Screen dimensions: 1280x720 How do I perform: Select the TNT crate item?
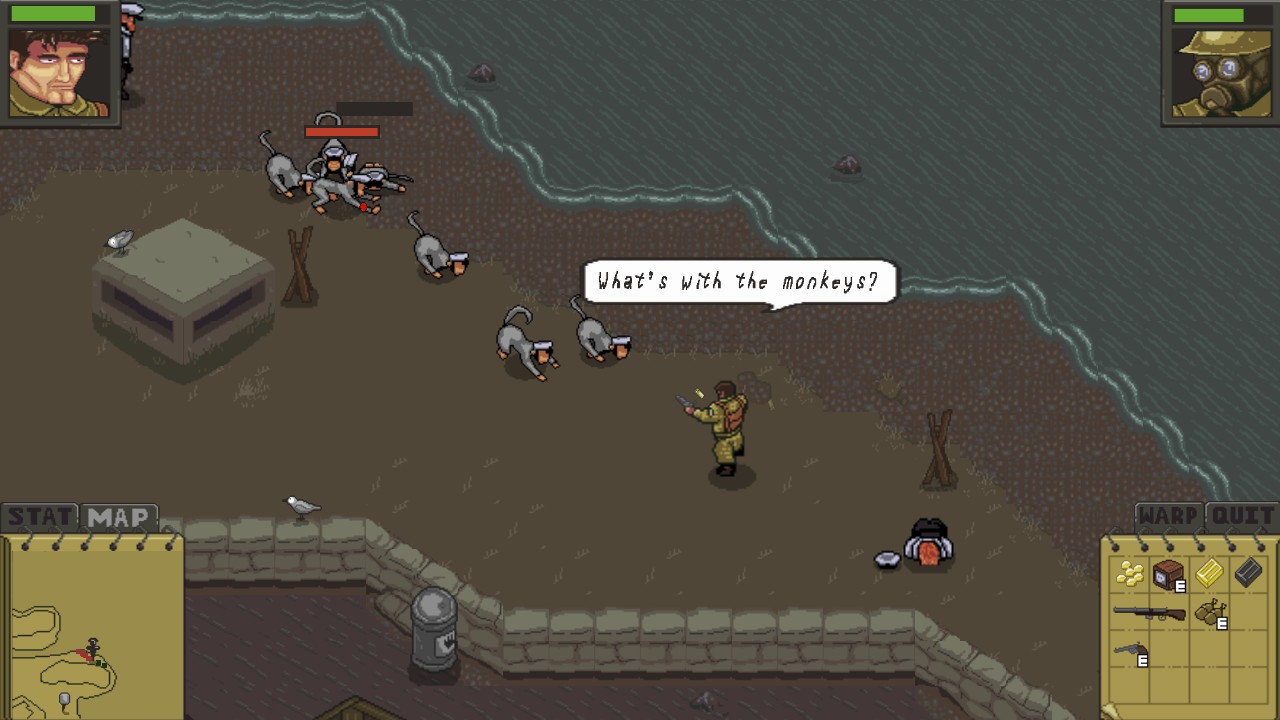1167,572
